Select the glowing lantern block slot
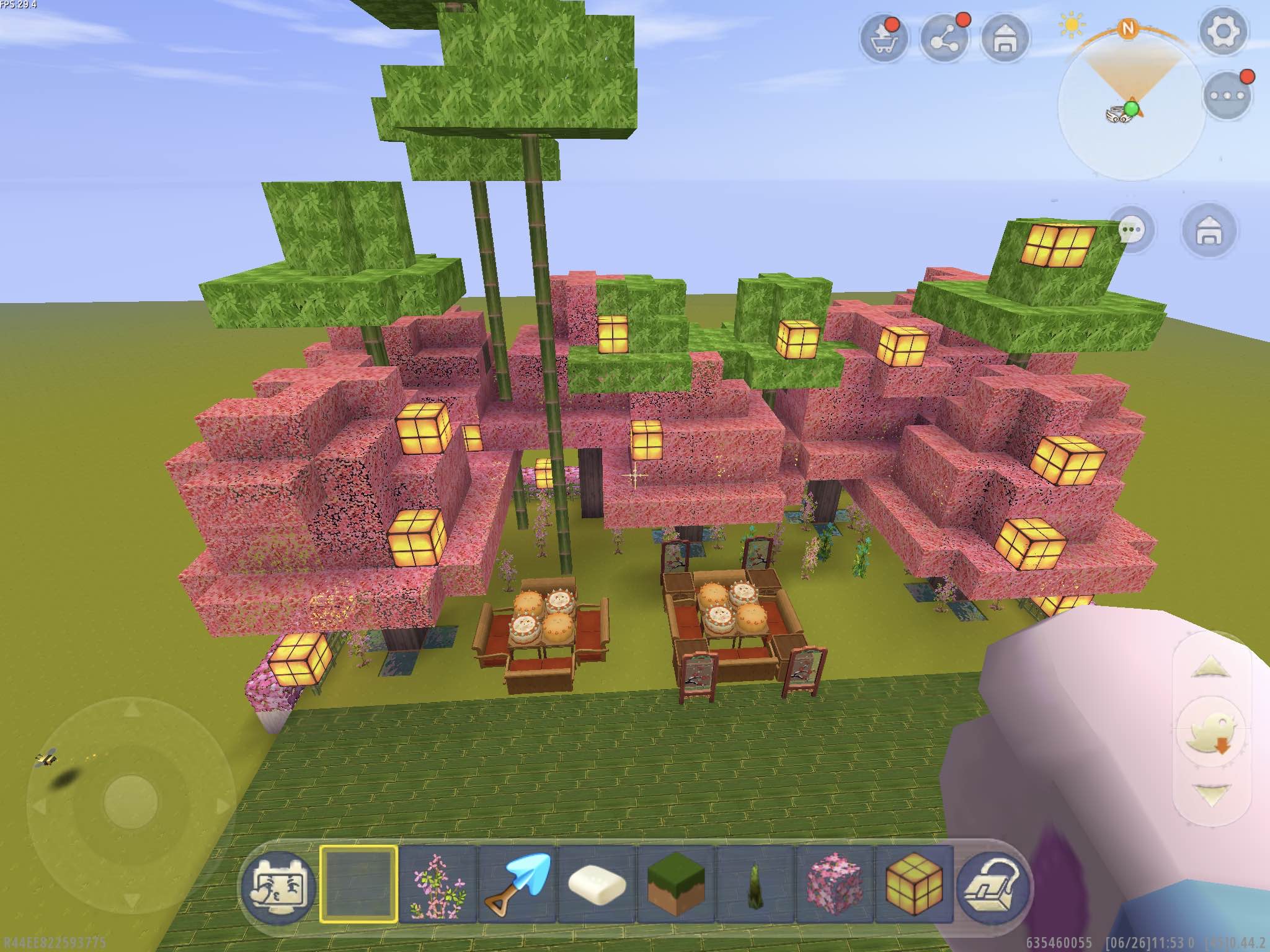The image size is (1270, 952). 914,884
